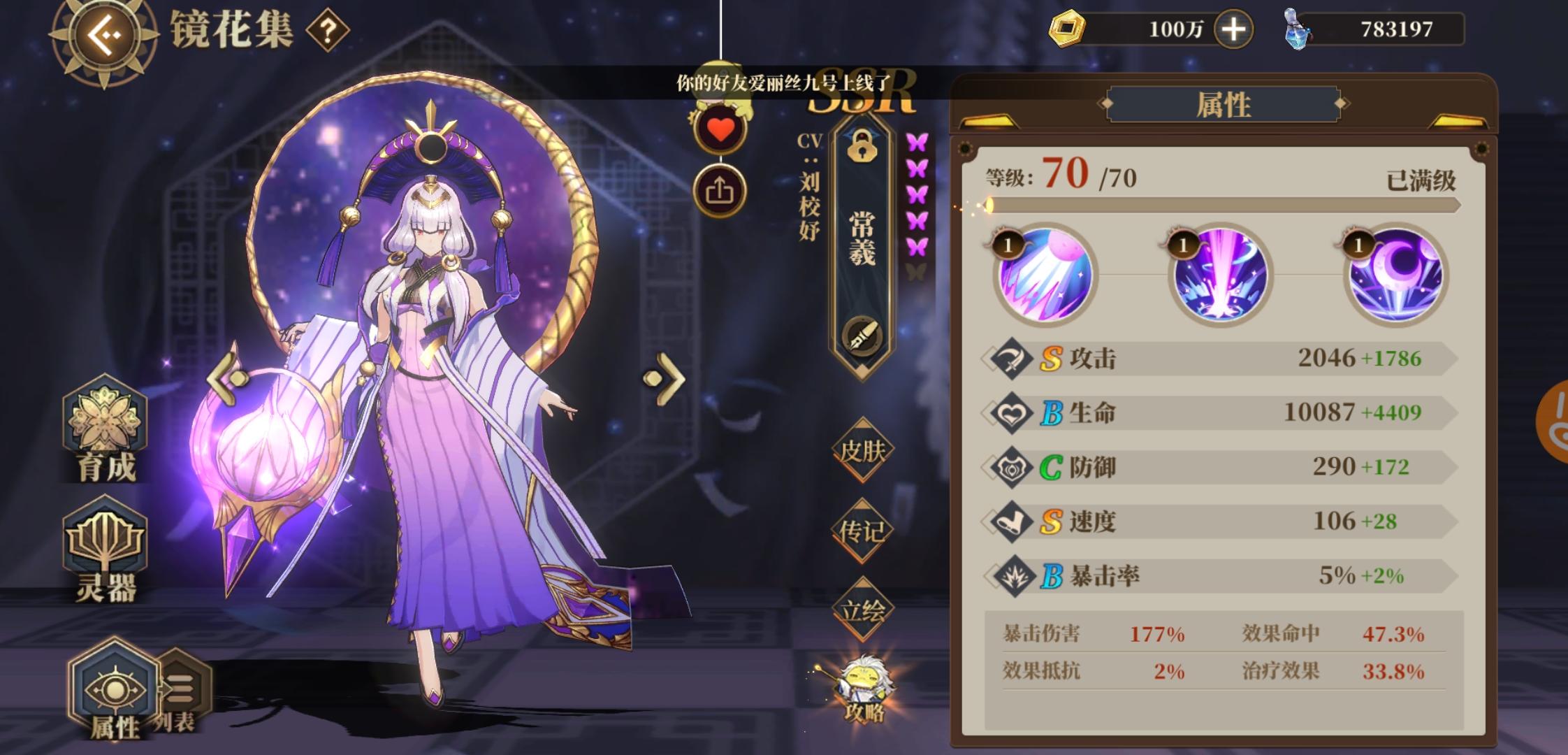Collapse the 属性 panel with corner arrow

pos(989,119)
